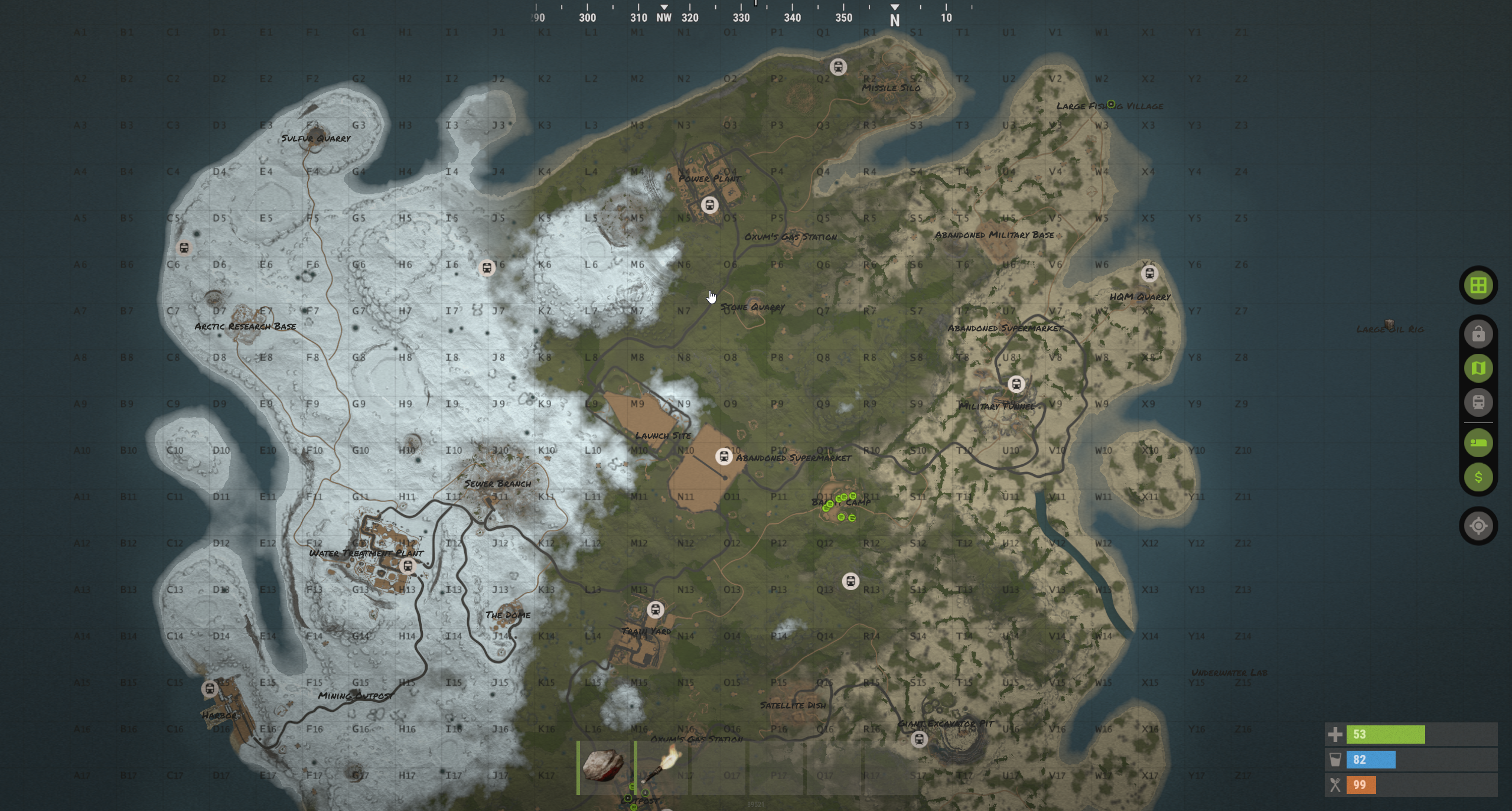Toggle the padlock marker visibility on the sidebar
The width and height of the screenshot is (1512, 811).
(1480, 333)
